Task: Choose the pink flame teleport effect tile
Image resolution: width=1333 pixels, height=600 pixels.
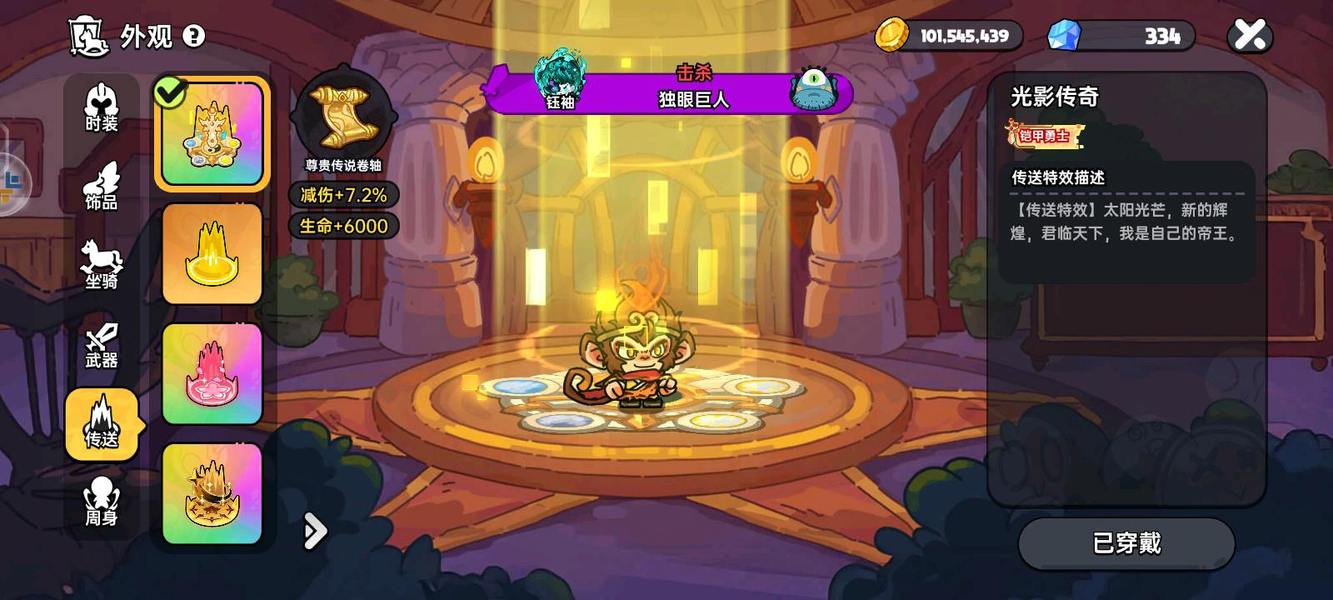Action: click(x=212, y=374)
